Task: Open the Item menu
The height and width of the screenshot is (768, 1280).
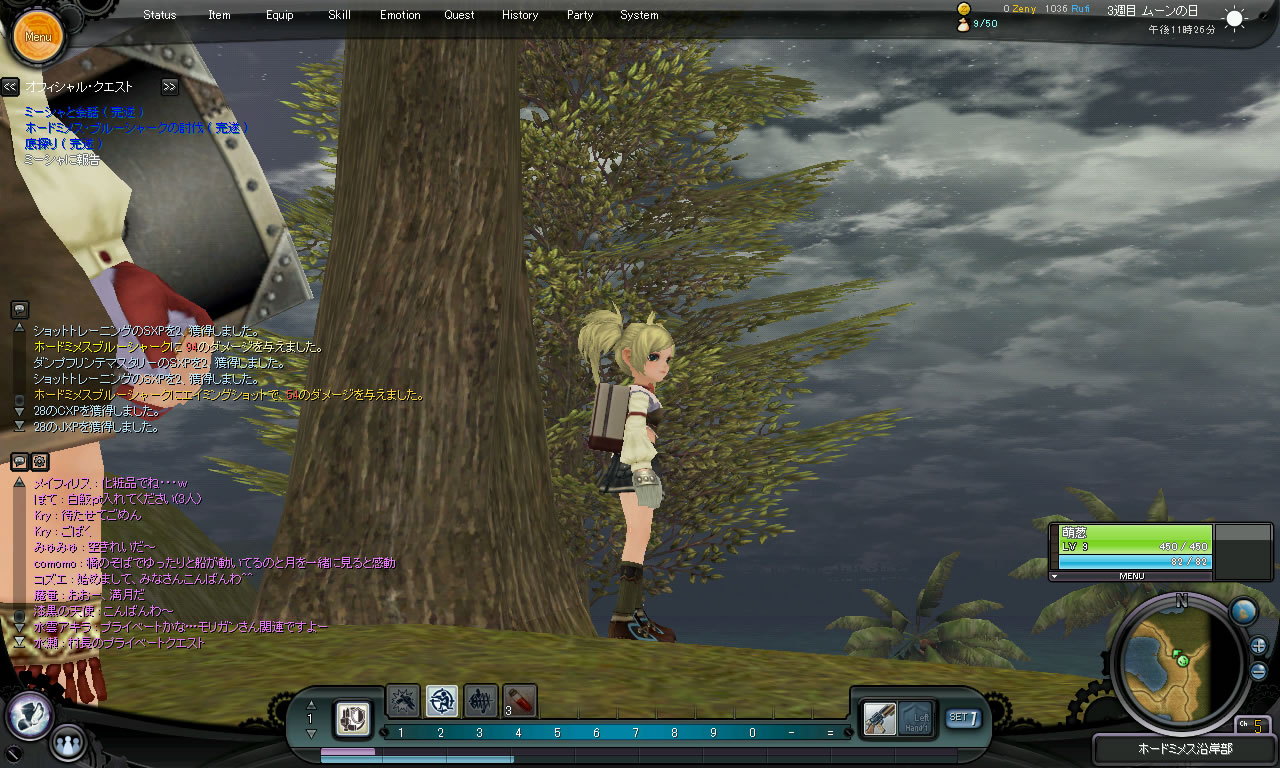Action: pyautogui.click(x=219, y=15)
